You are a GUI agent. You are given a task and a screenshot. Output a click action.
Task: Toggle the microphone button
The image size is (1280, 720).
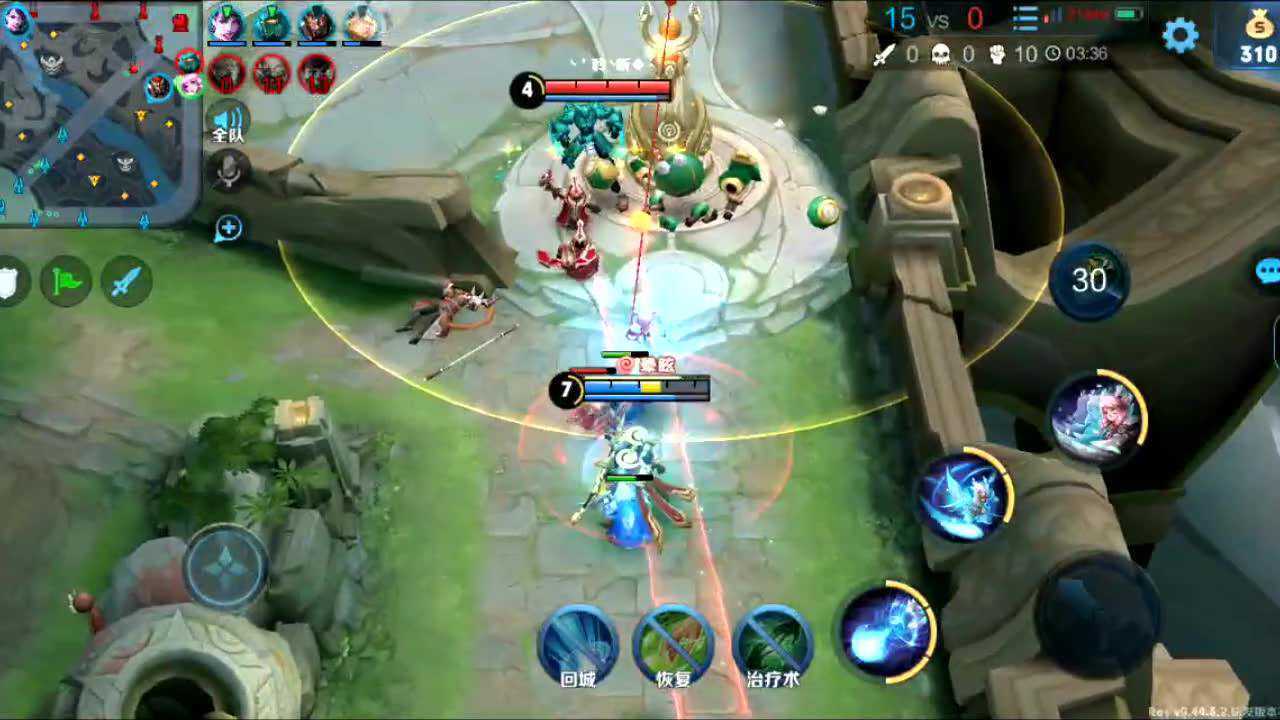[229, 172]
